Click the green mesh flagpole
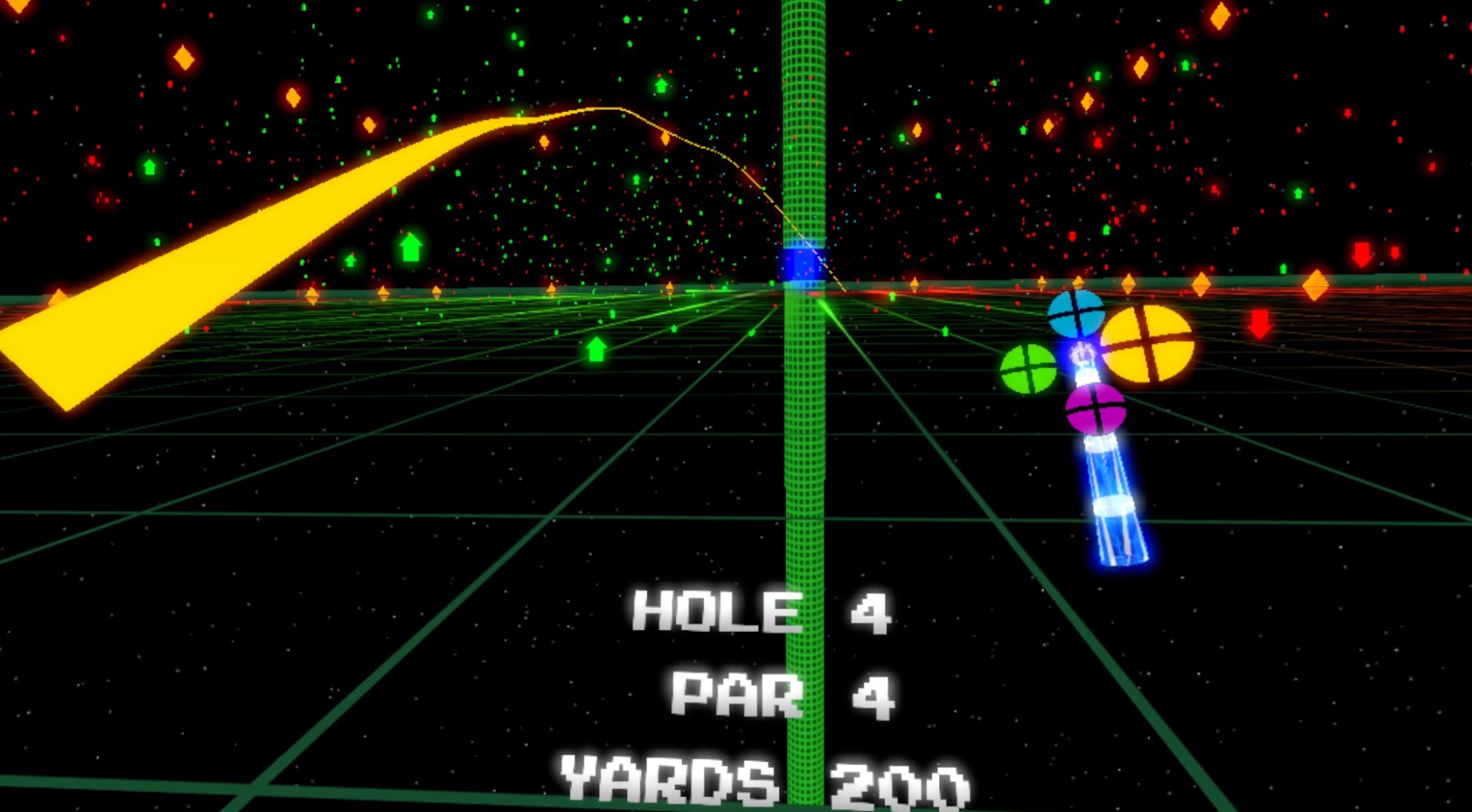This screenshot has width=1472, height=812. pyautogui.click(x=803, y=478)
